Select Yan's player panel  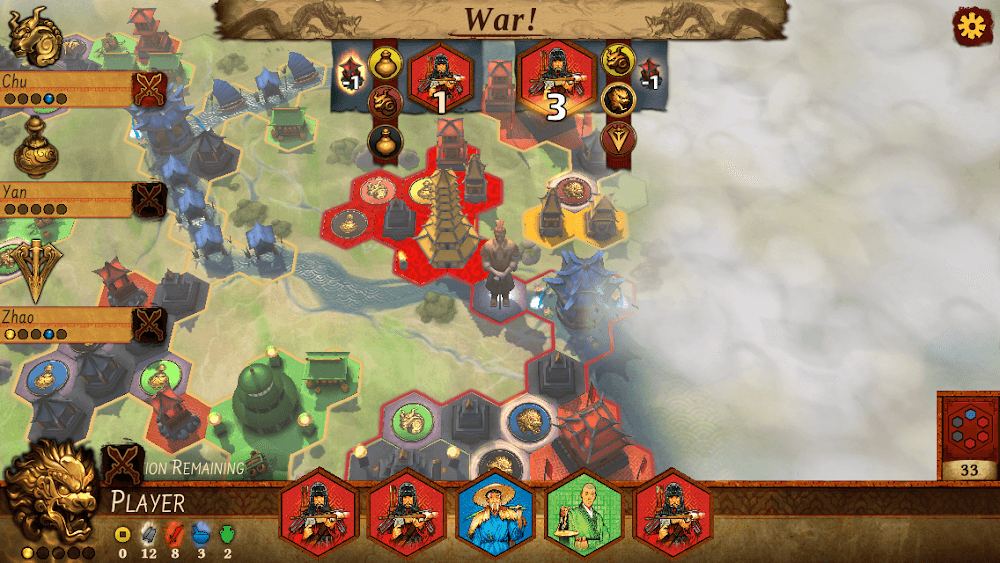coord(66,198)
